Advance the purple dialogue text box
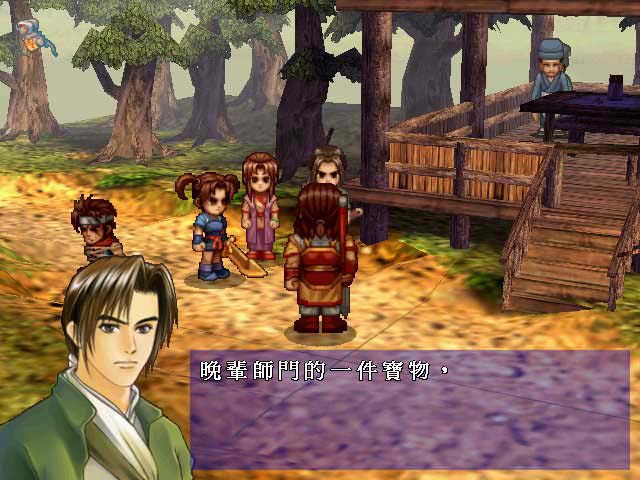 pos(410,410)
